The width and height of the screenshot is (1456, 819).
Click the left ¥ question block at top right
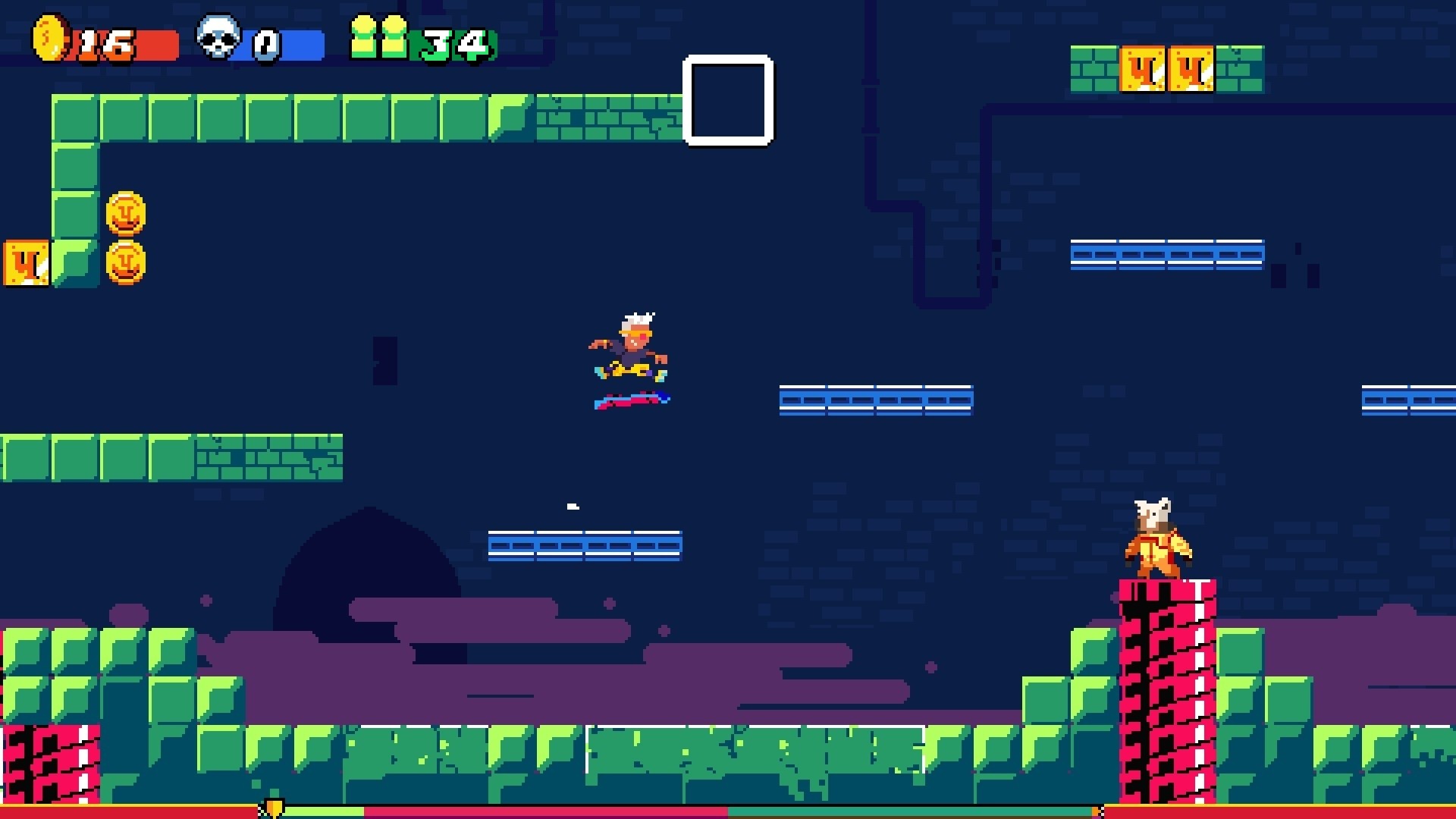(1144, 70)
